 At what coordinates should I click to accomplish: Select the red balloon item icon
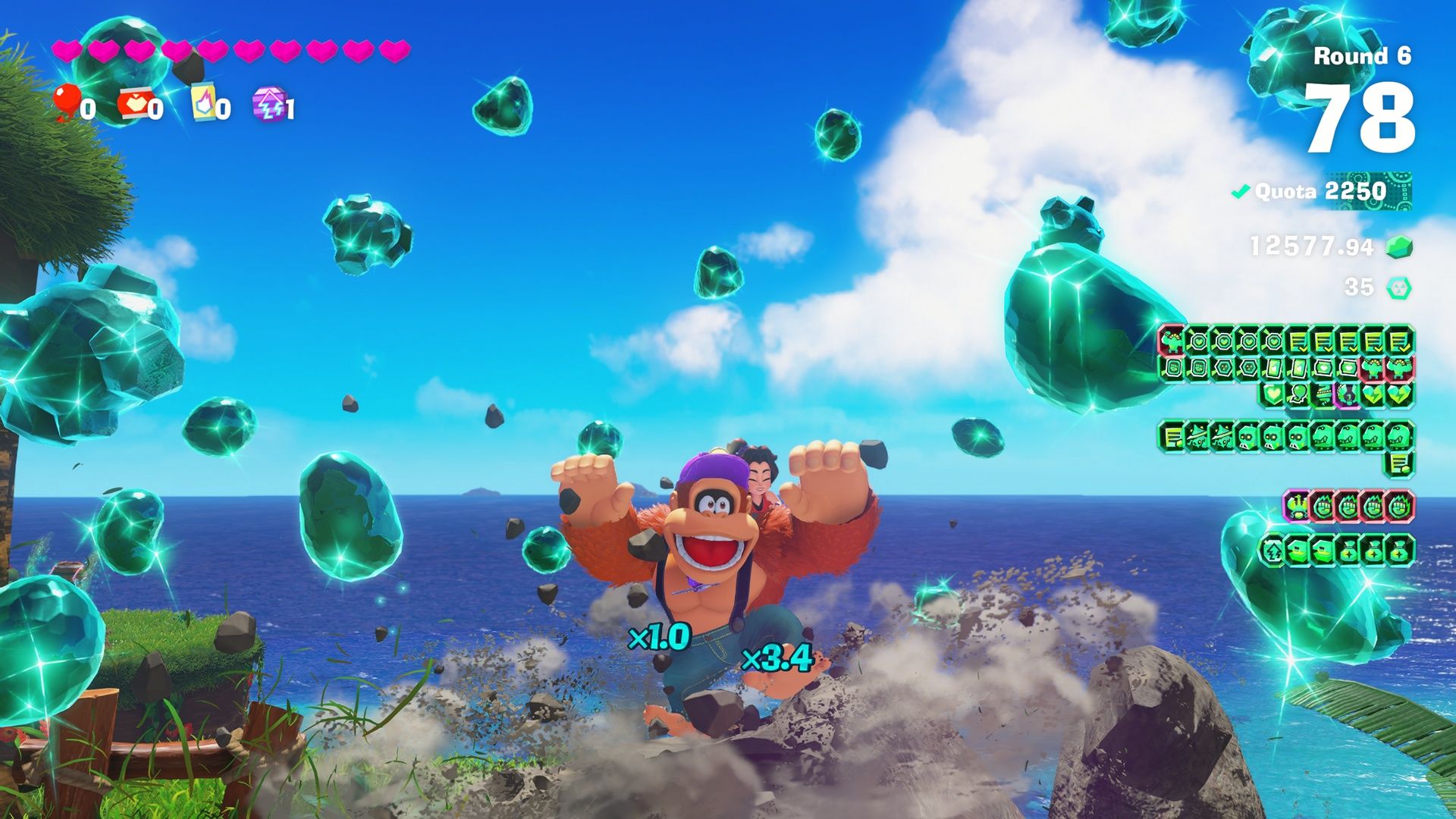68,102
